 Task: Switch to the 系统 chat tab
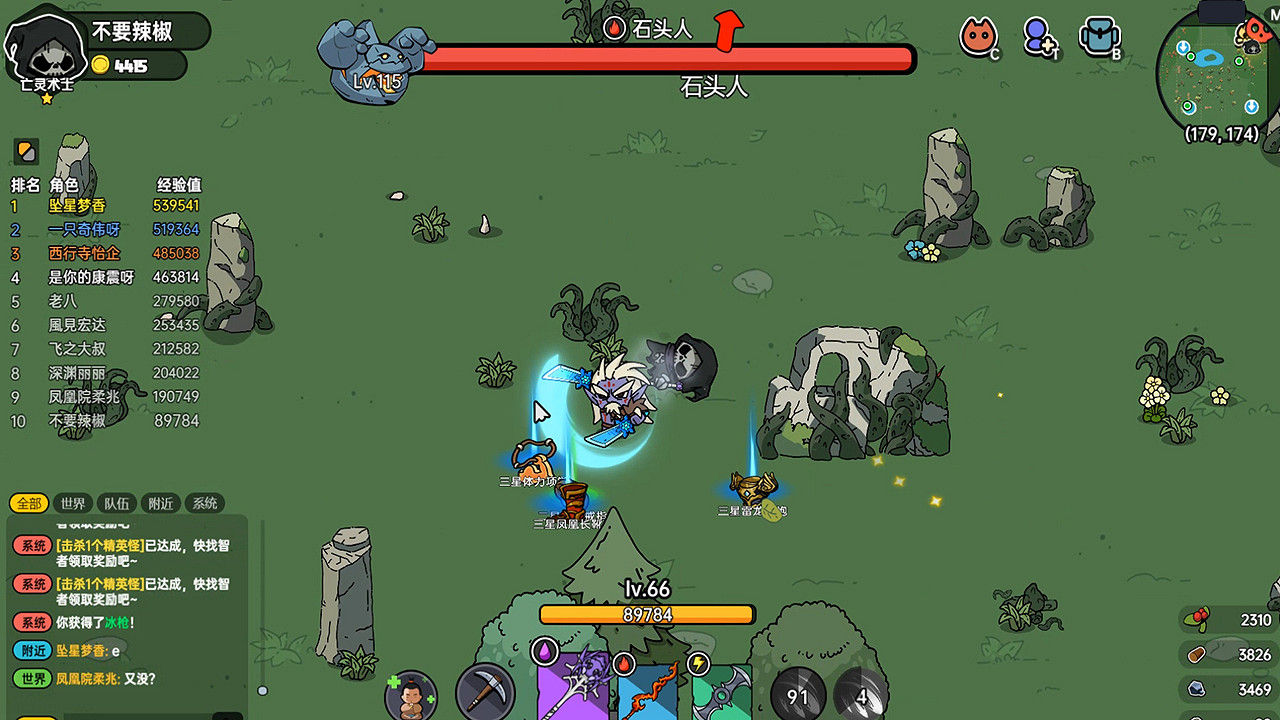(204, 503)
